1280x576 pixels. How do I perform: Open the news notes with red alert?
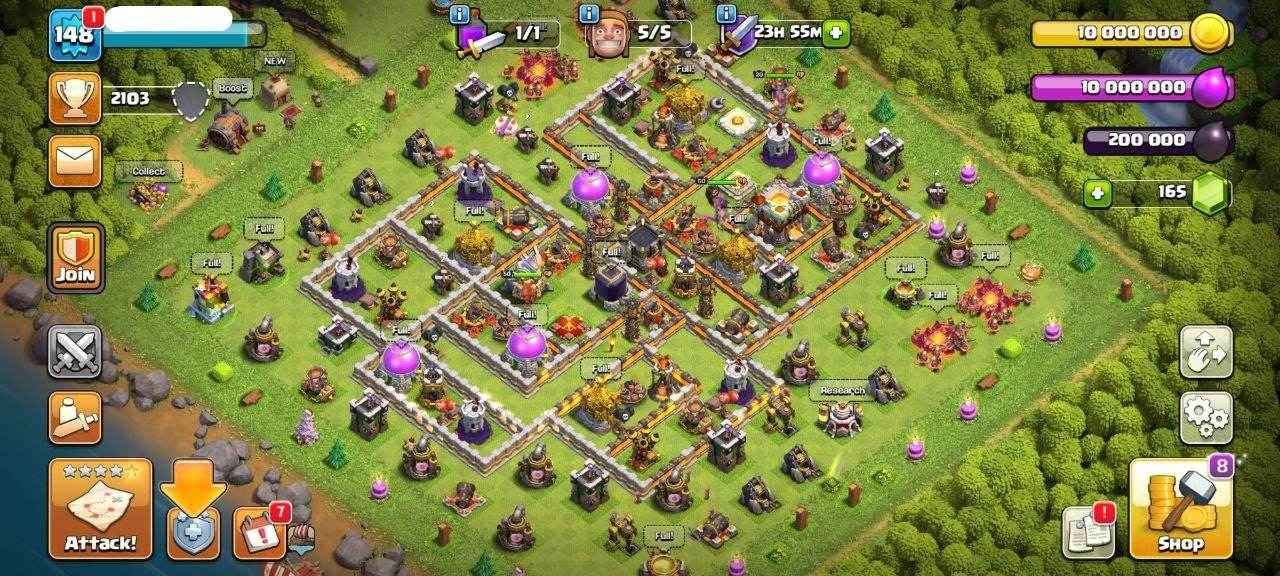click(1088, 532)
